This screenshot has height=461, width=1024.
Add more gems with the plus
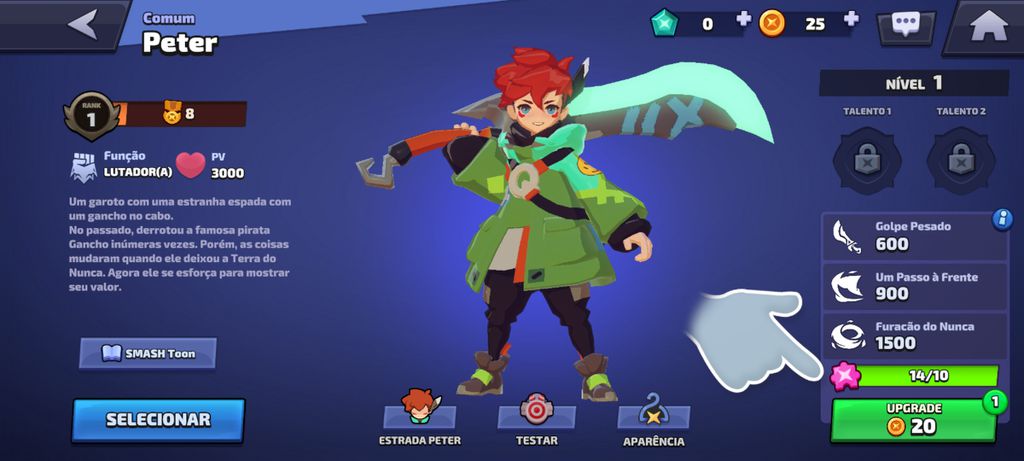(743, 21)
